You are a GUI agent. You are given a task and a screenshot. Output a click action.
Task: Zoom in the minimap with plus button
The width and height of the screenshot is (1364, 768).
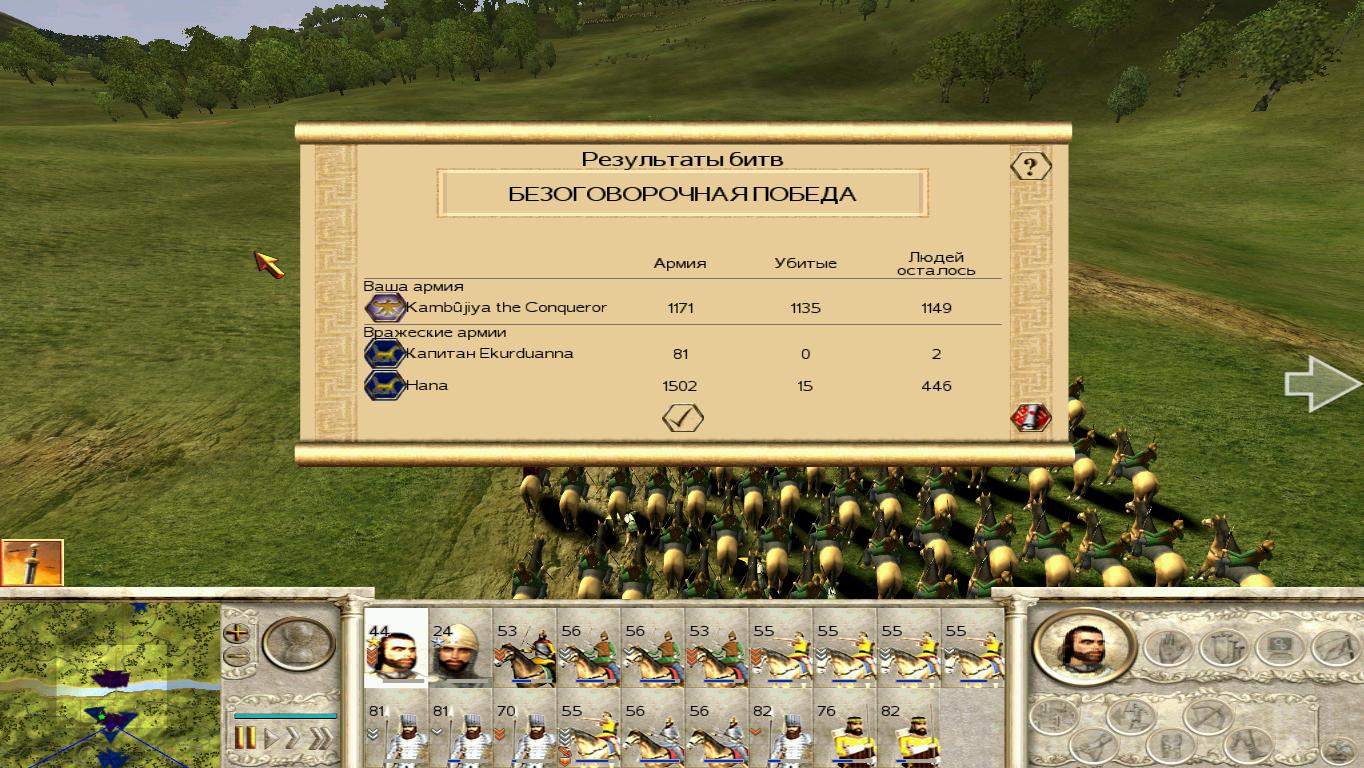[237, 633]
